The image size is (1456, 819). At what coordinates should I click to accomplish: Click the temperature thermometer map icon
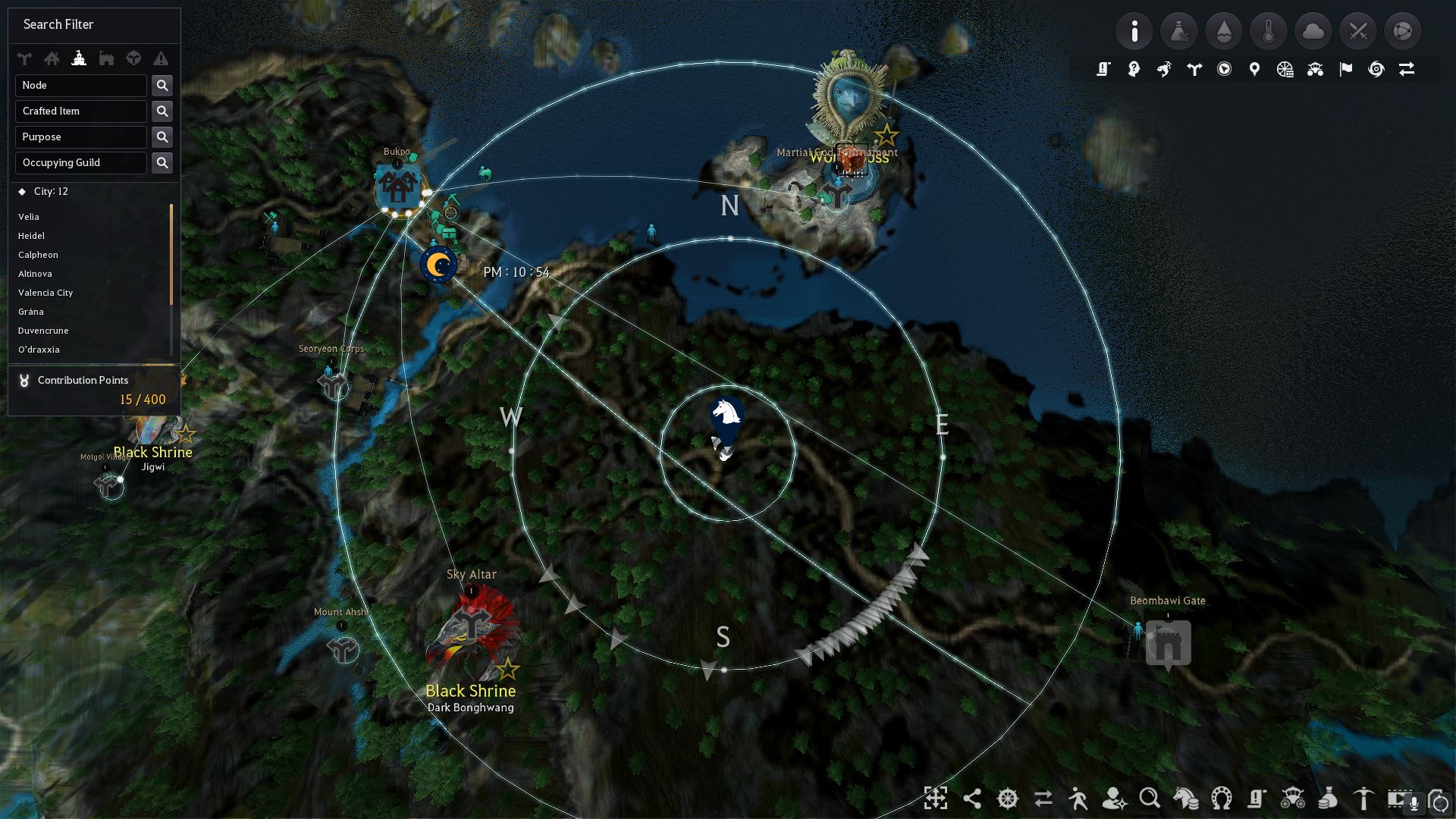[x=1269, y=31]
